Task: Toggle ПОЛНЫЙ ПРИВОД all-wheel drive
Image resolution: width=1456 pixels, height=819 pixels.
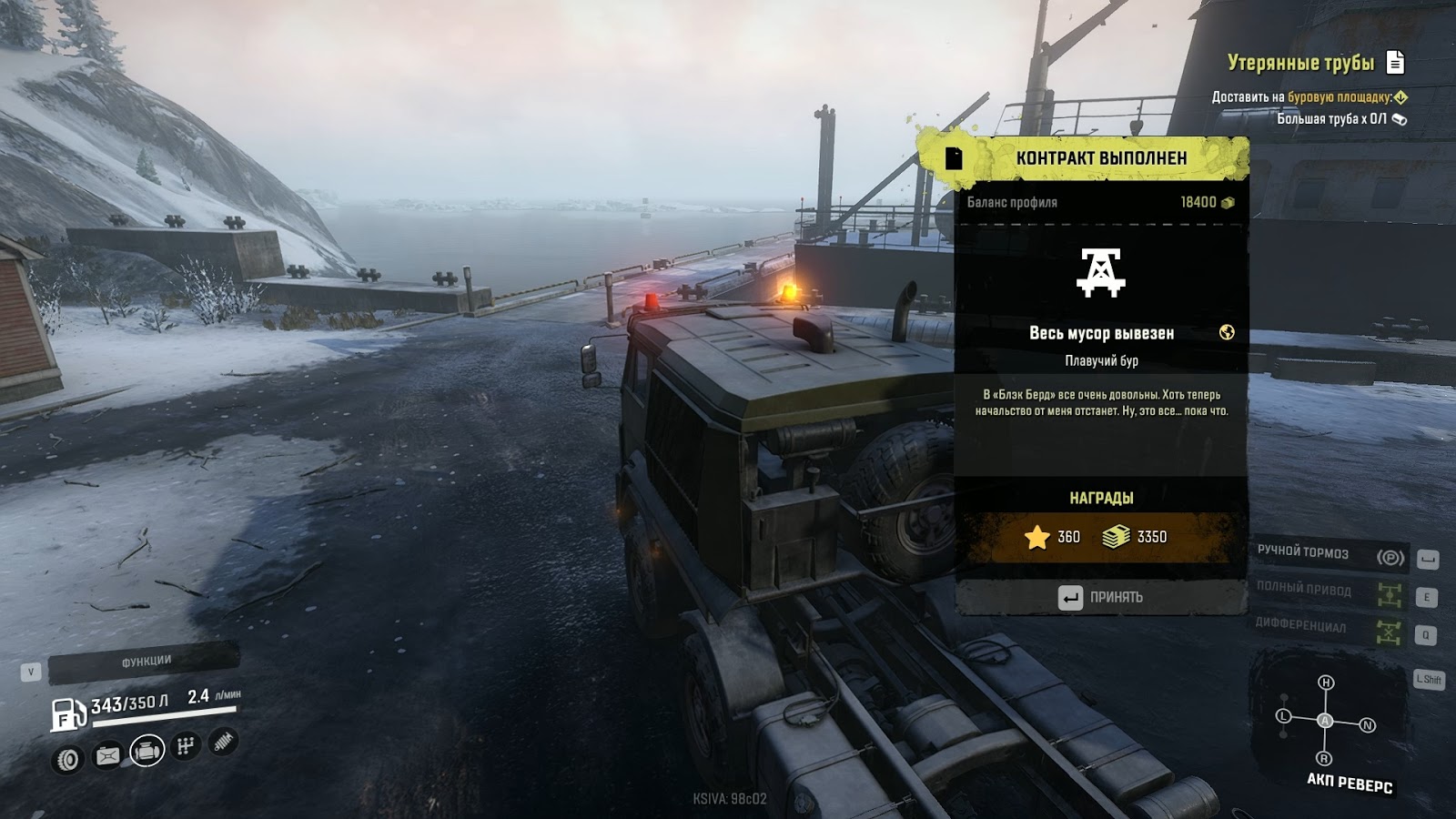Action: tap(1329, 591)
